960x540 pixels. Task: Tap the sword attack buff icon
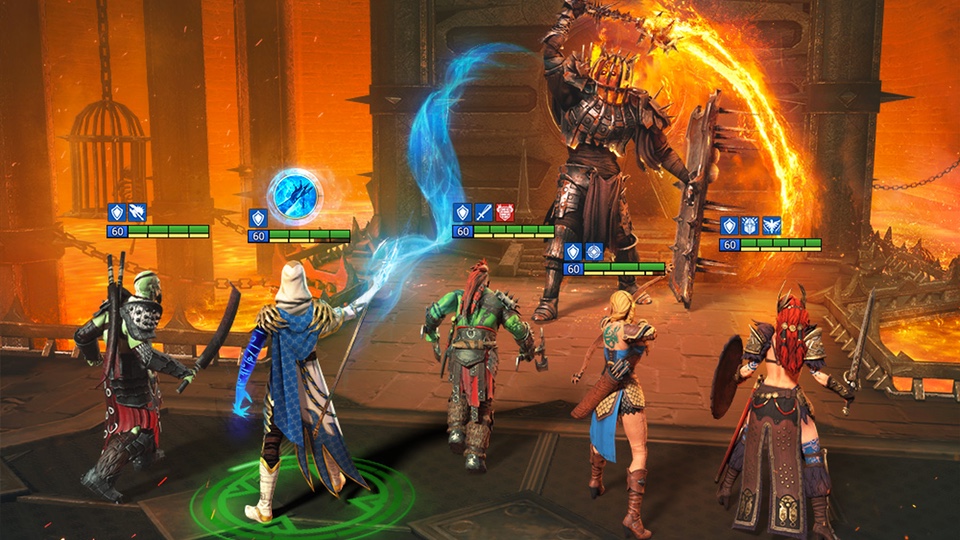[483, 212]
